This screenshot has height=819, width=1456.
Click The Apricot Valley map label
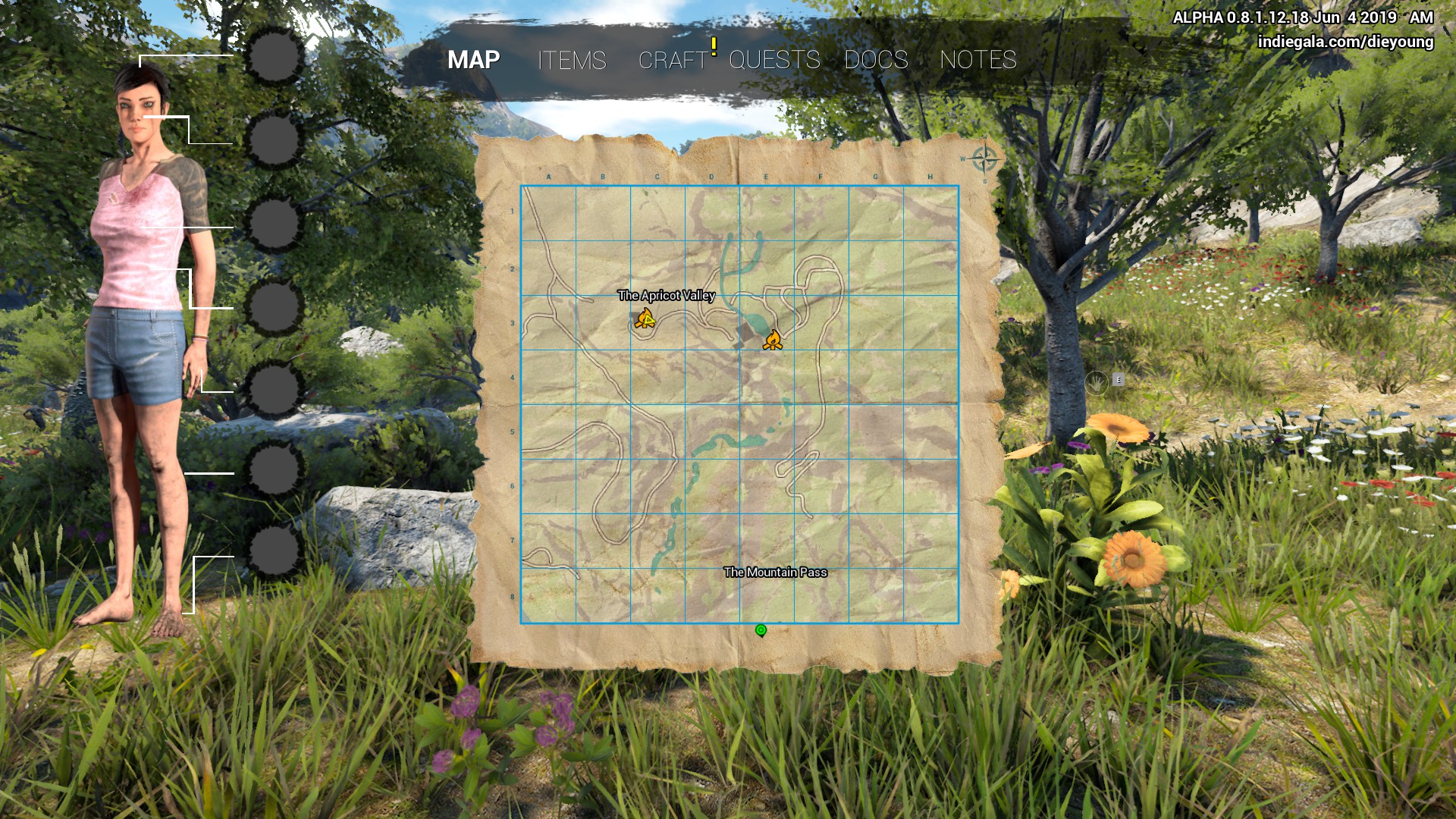point(666,295)
